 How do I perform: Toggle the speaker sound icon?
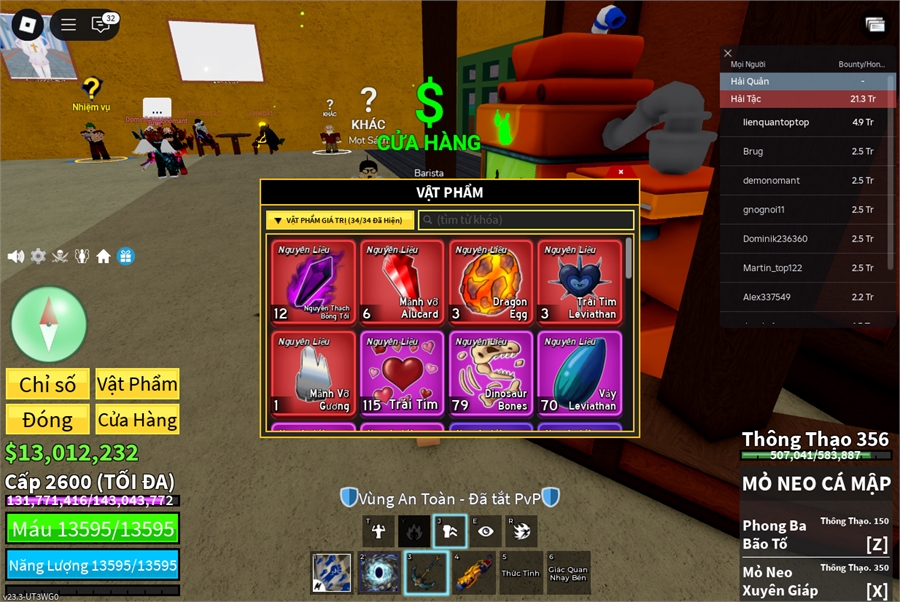(16, 256)
